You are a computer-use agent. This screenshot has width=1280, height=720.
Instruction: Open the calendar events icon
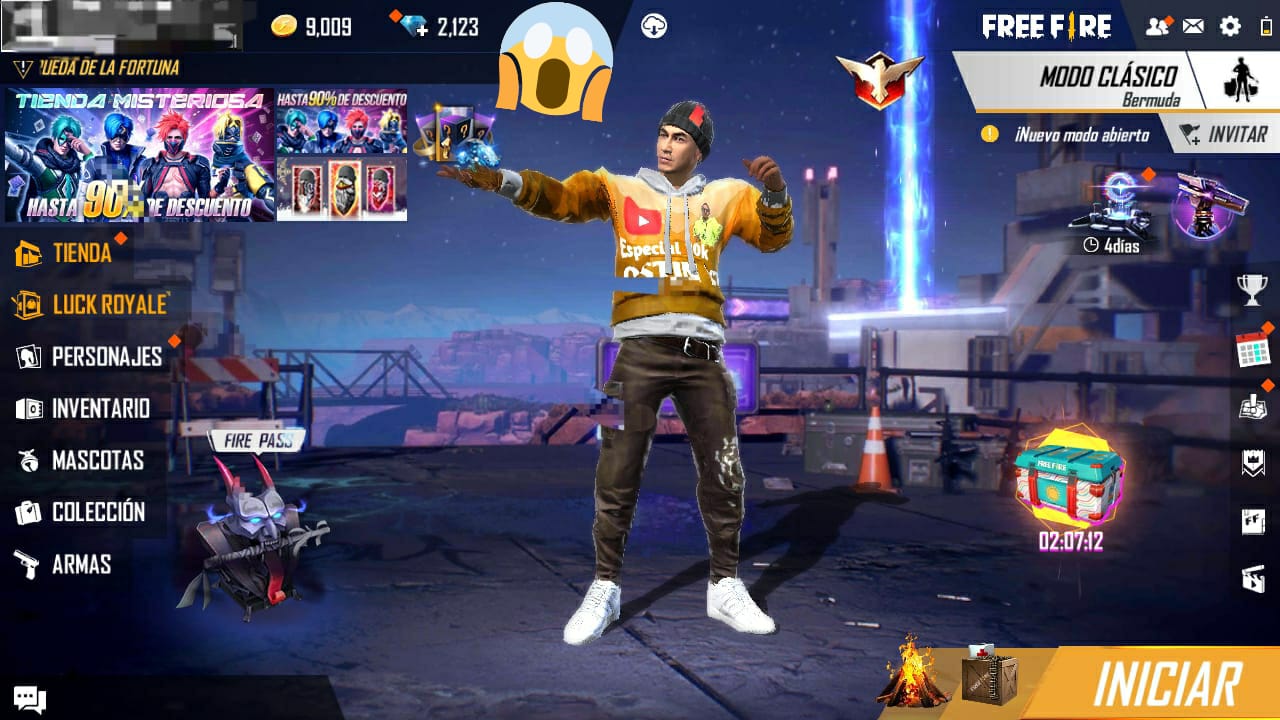(1252, 349)
